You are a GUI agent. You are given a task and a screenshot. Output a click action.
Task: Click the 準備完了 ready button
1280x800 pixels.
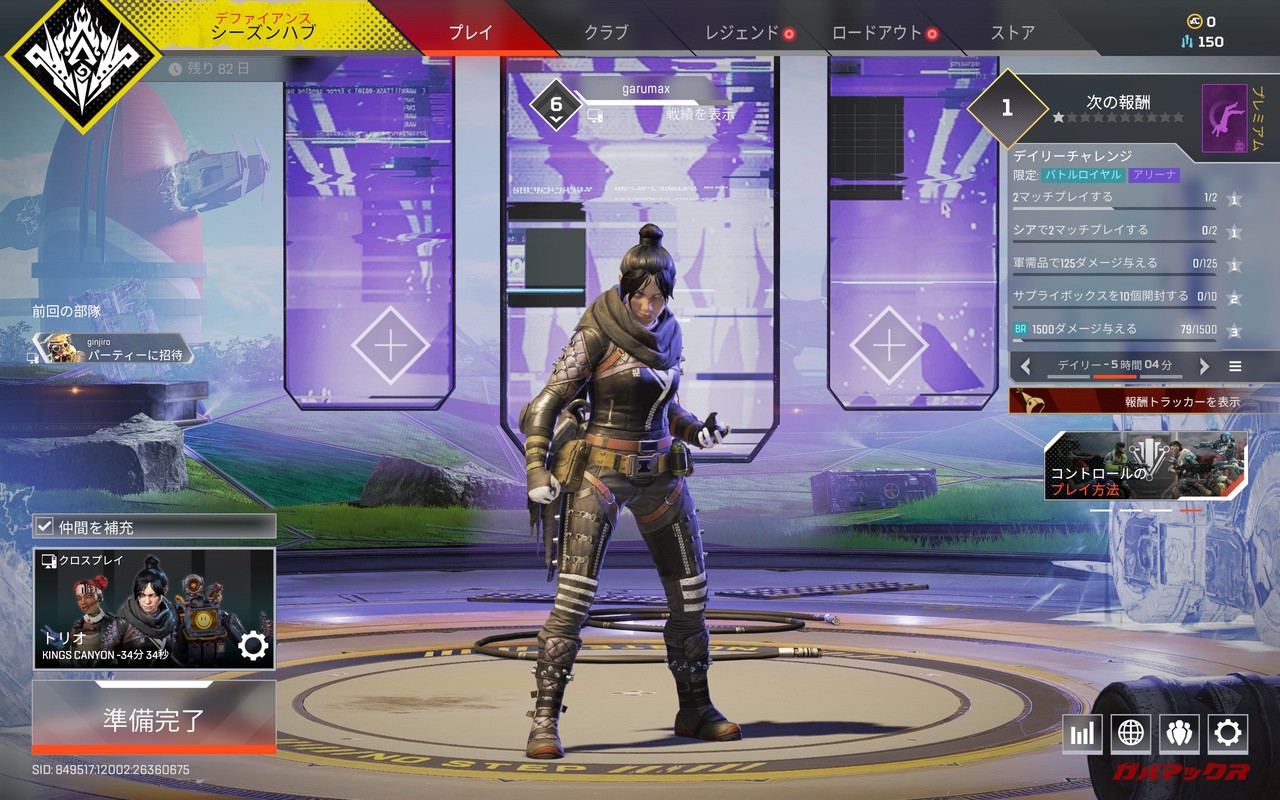pos(154,719)
